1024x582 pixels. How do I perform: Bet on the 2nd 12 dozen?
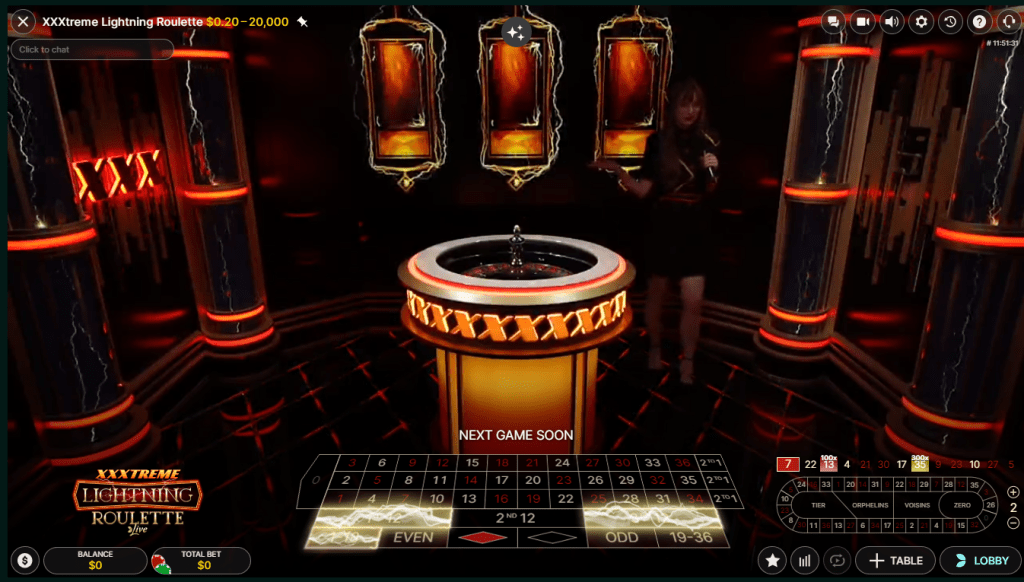coord(514,518)
